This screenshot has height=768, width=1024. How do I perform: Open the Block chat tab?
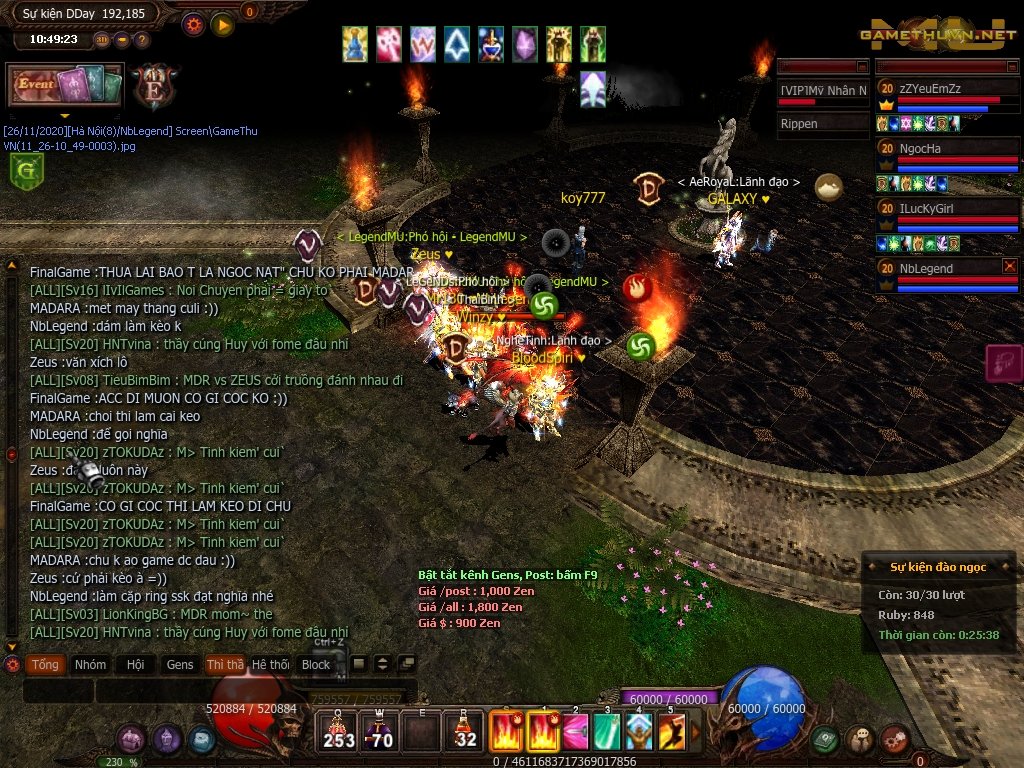point(316,664)
